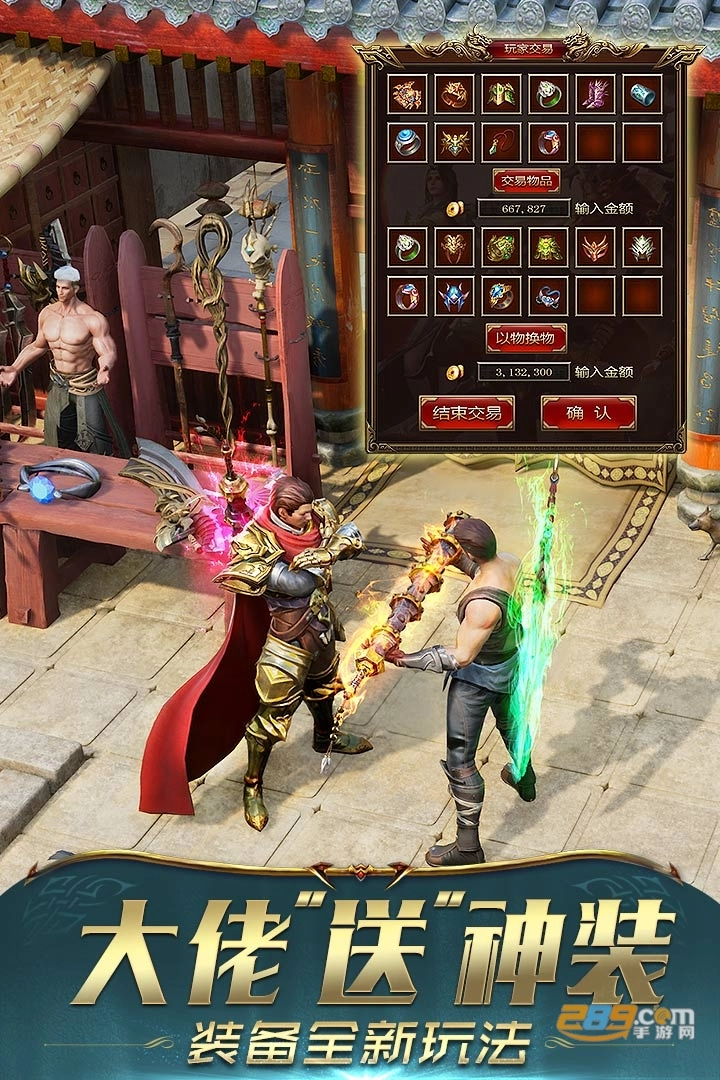
Task: Choose the silver ring with blue gem
Action: [x=407, y=143]
